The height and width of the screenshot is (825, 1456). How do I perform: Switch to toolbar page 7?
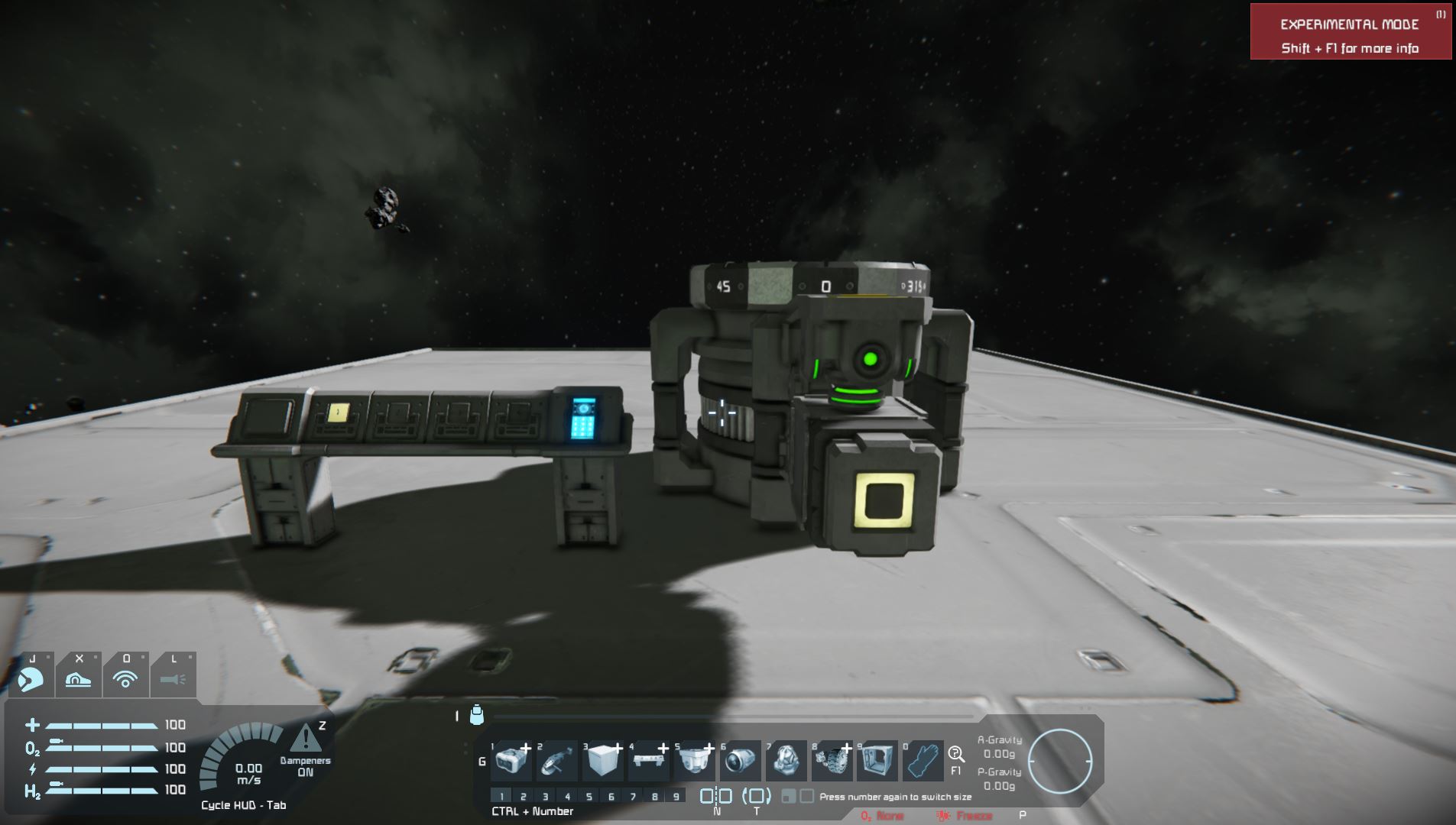pyautogui.click(x=633, y=796)
